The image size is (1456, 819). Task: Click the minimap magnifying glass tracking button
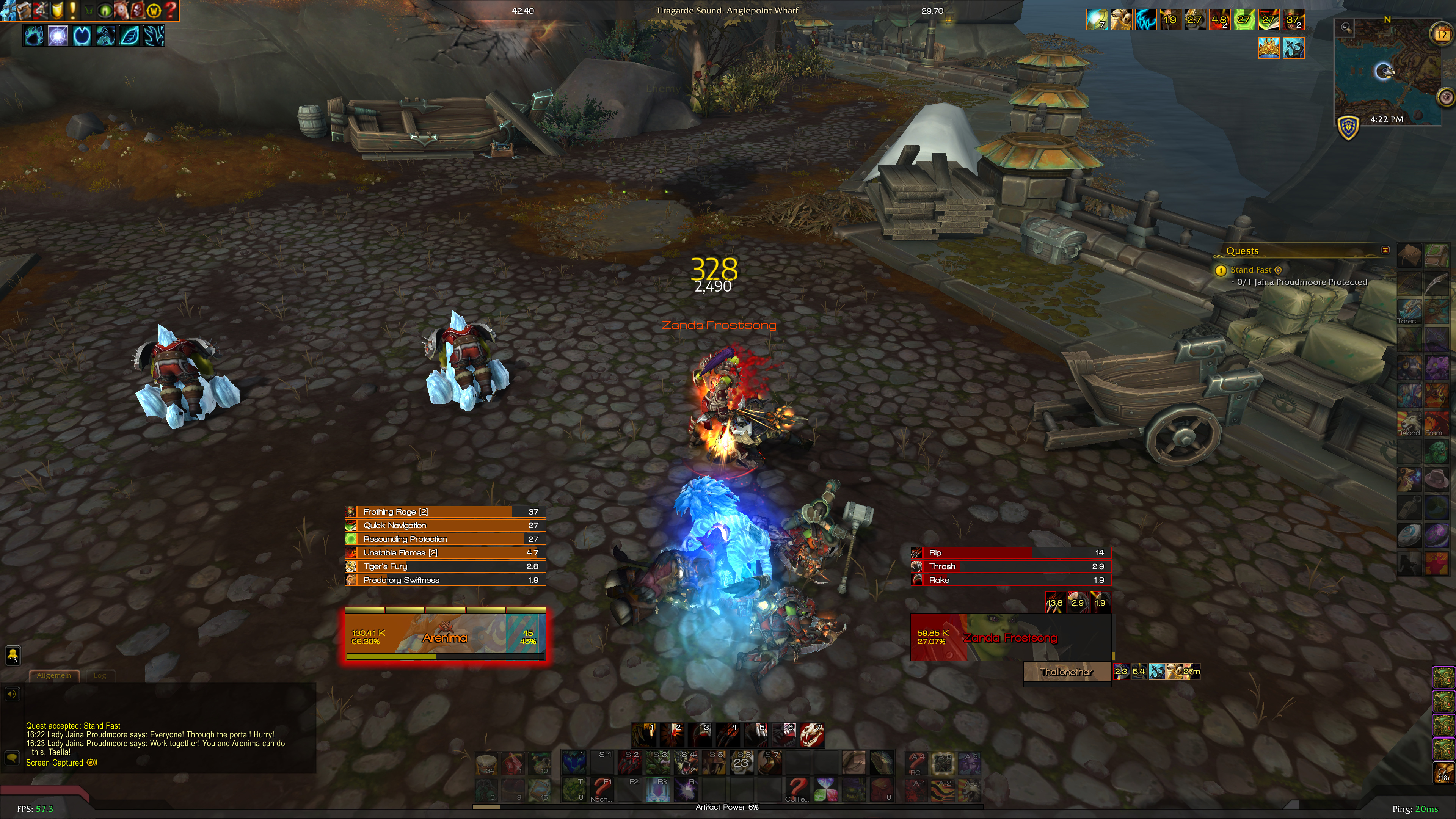tap(1346, 27)
